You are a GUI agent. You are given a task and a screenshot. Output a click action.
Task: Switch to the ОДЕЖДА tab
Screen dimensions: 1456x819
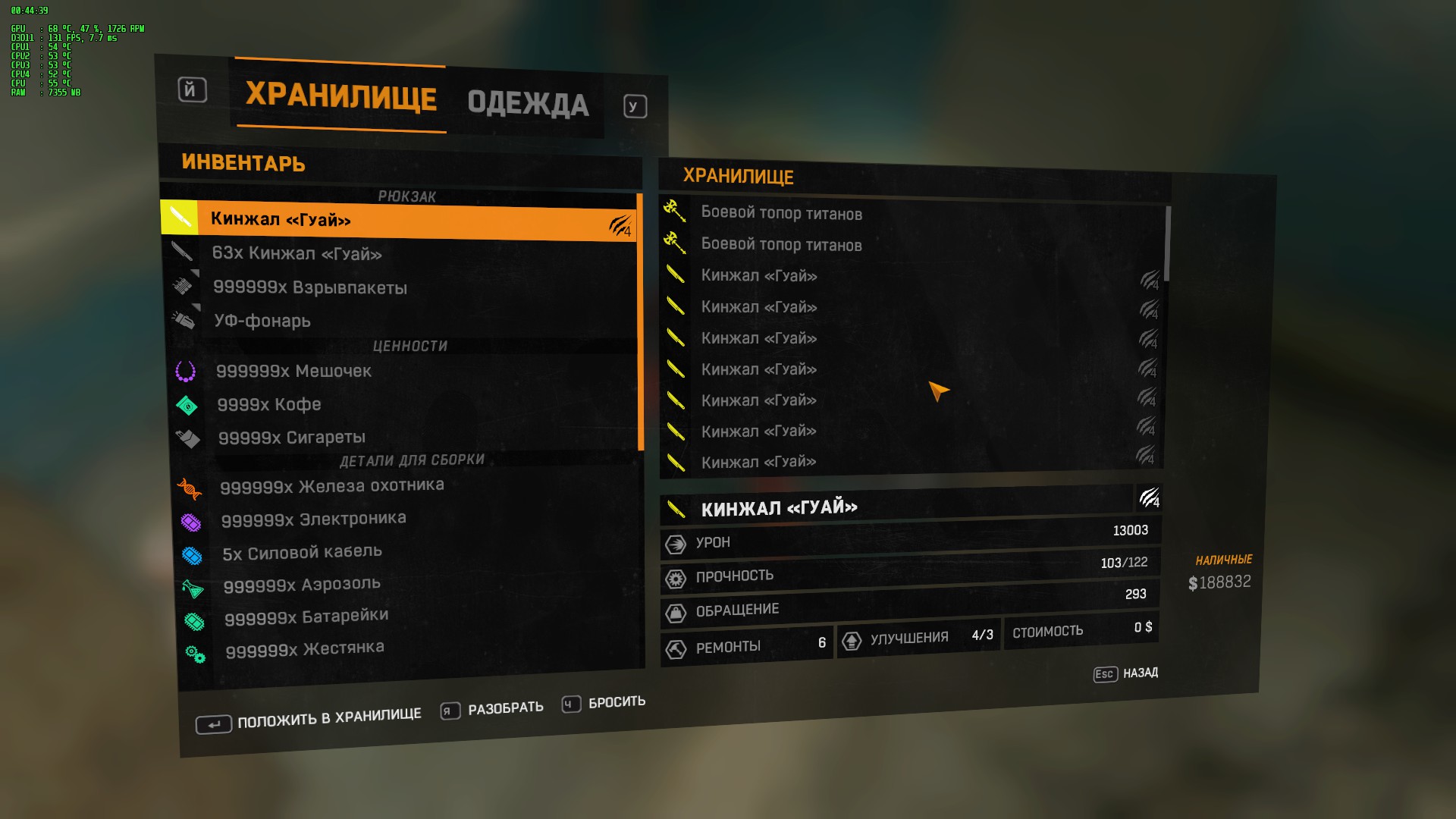(529, 105)
